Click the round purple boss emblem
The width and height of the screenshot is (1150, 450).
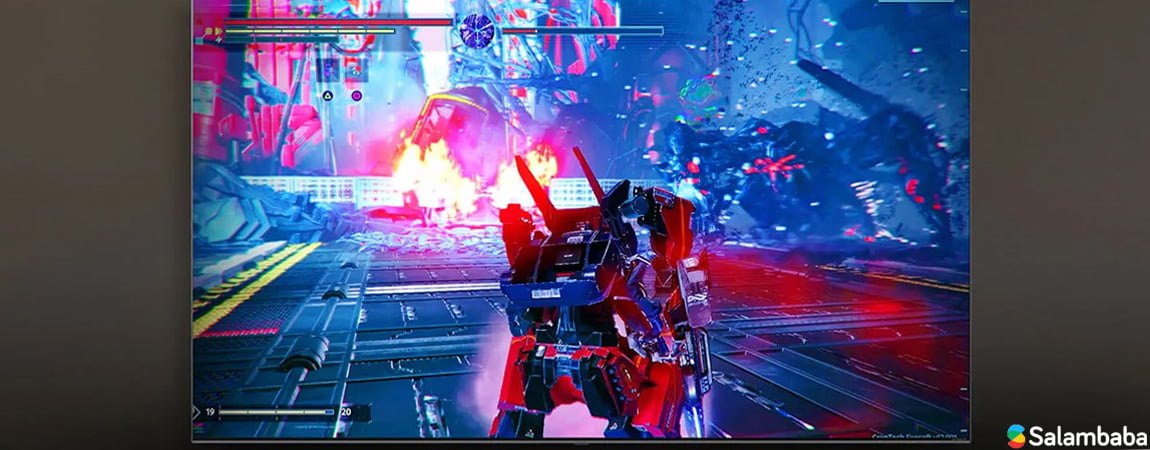point(476,31)
